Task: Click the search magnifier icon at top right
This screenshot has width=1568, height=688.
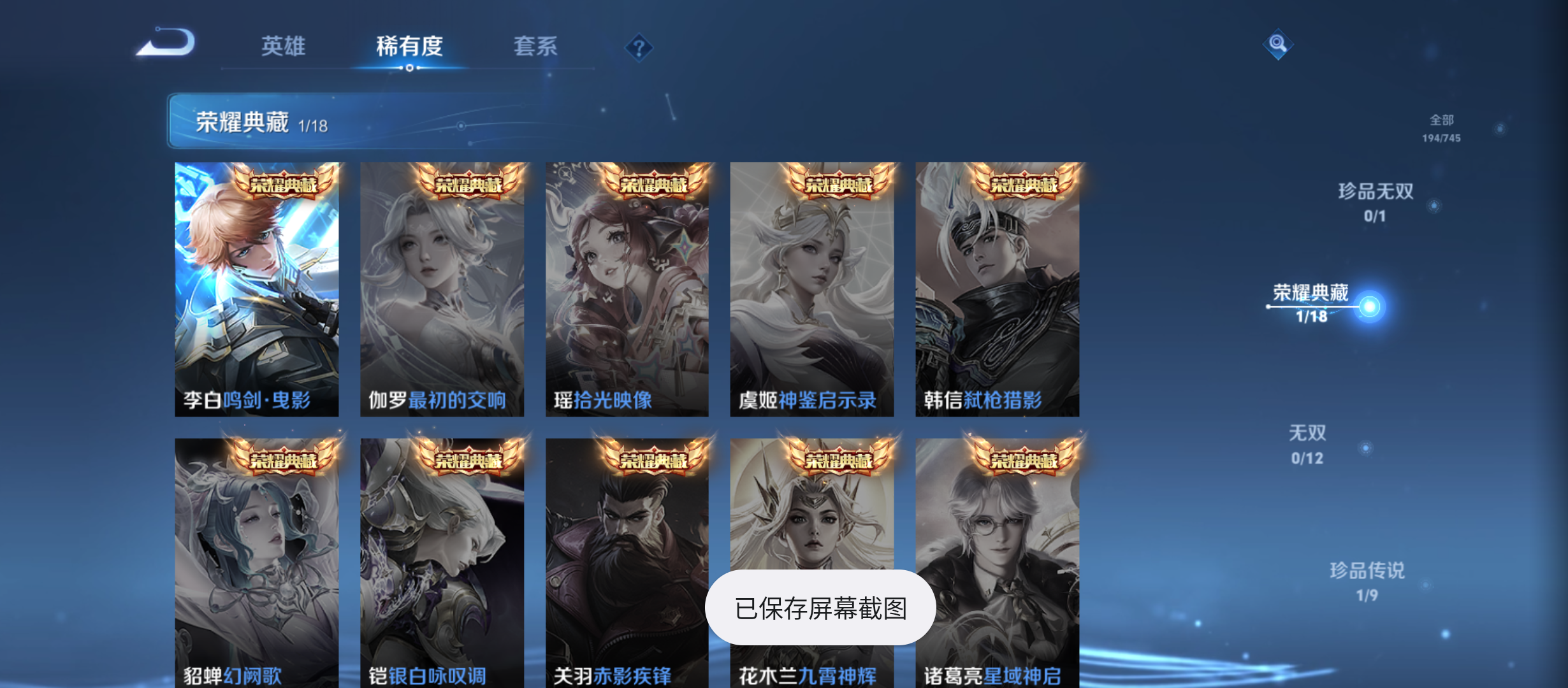Action: (1279, 44)
